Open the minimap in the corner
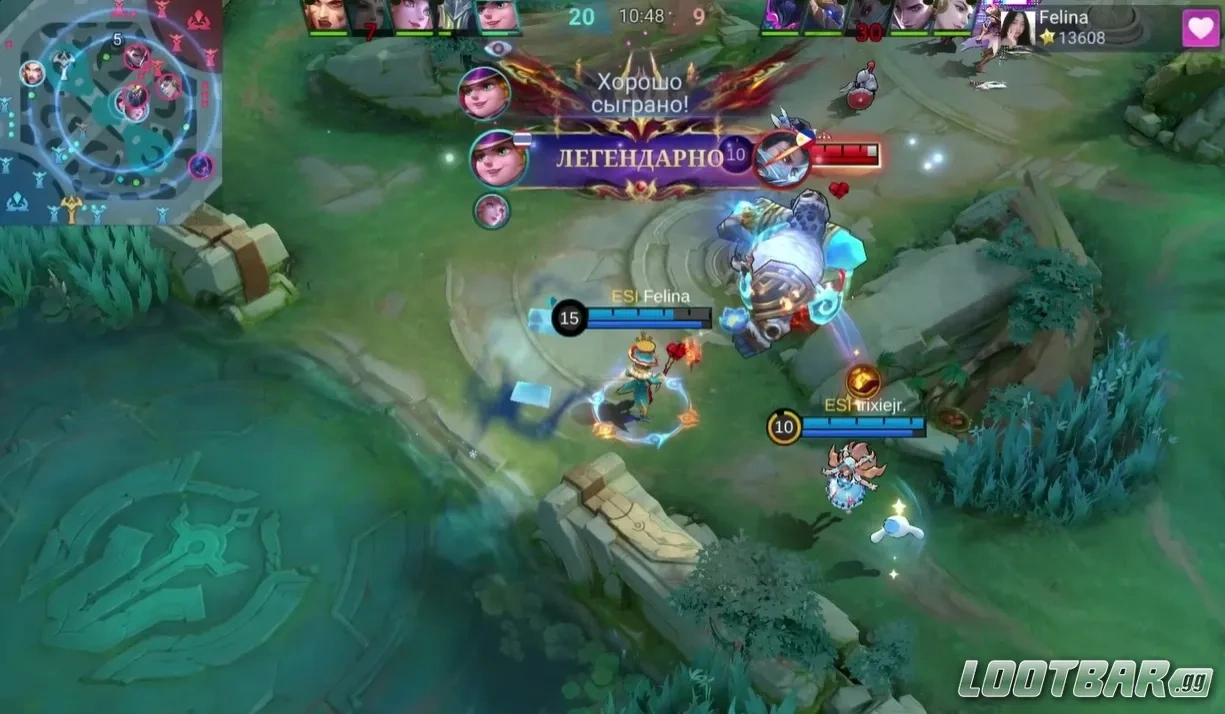1225x714 pixels. [110, 110]
